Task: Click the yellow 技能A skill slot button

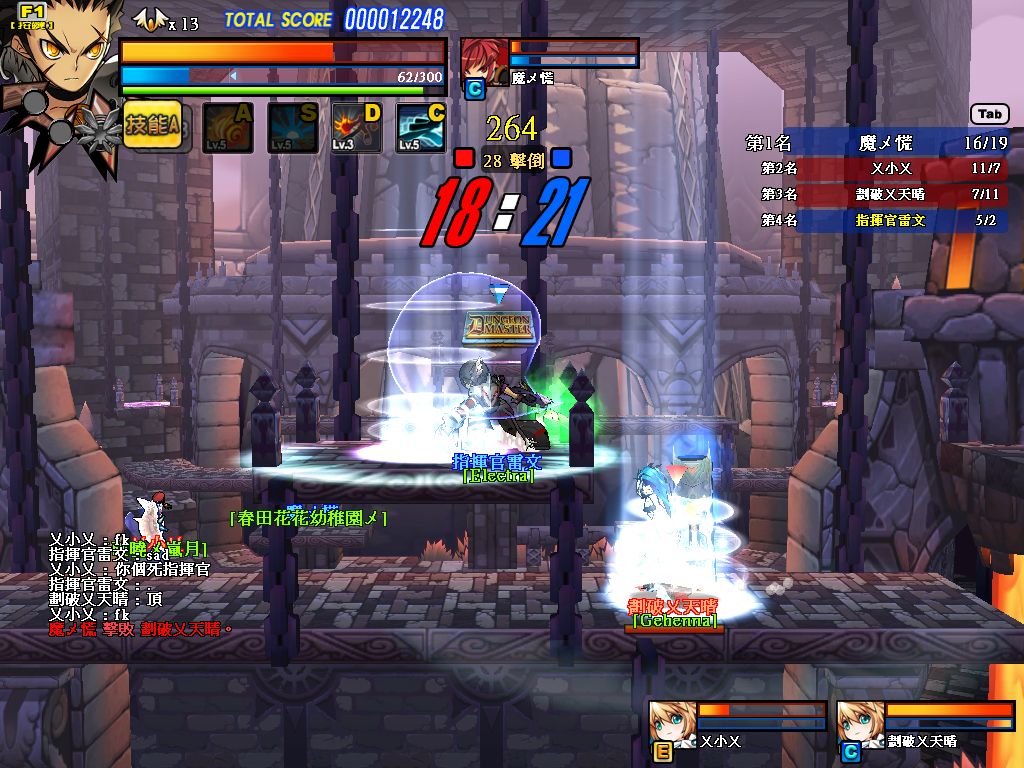Action: pyautogui.click(x=153, y=125)
